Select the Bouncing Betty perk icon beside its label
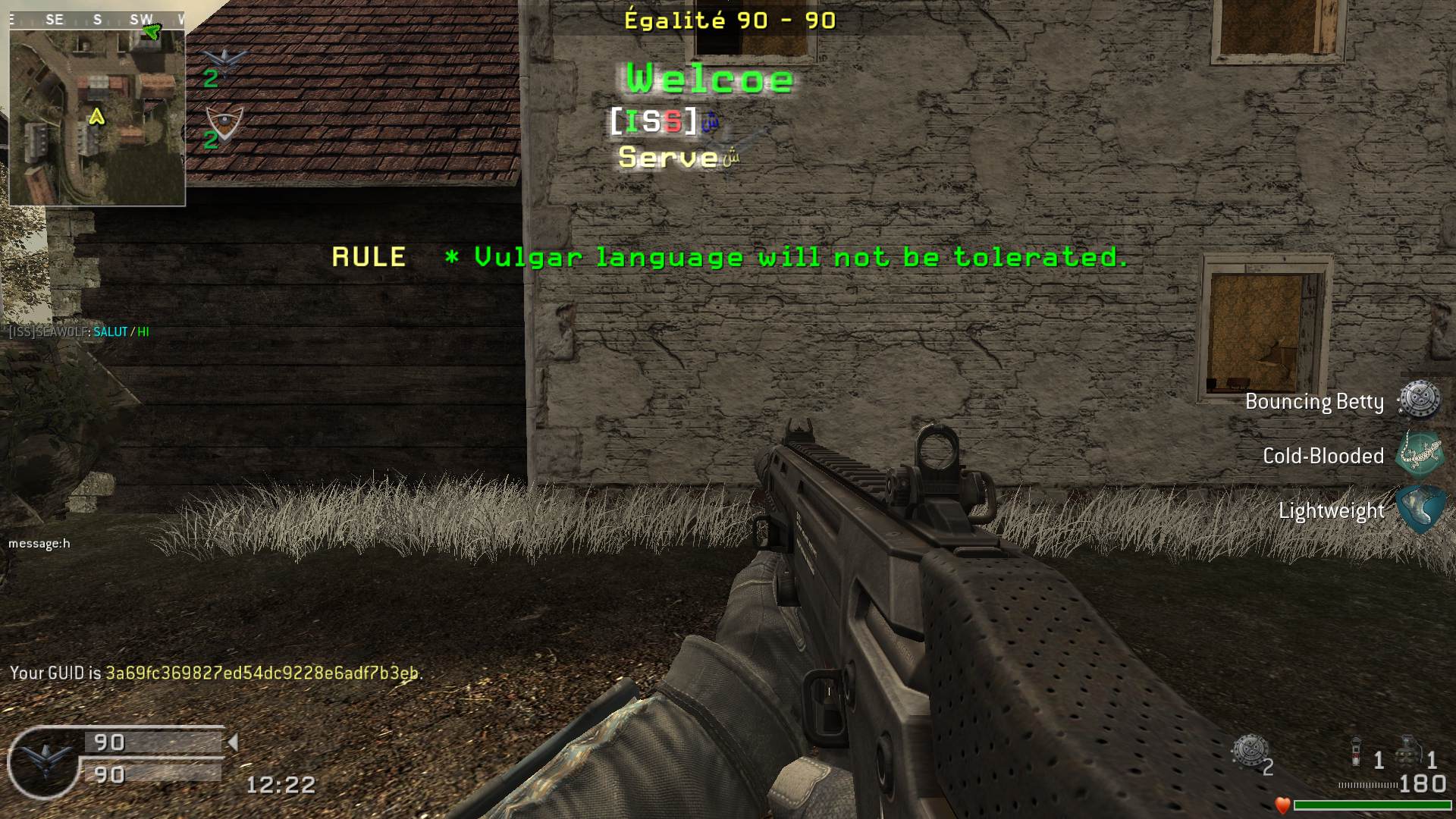Screen dimensions: 1456x819 click(x=1419, y=400)
